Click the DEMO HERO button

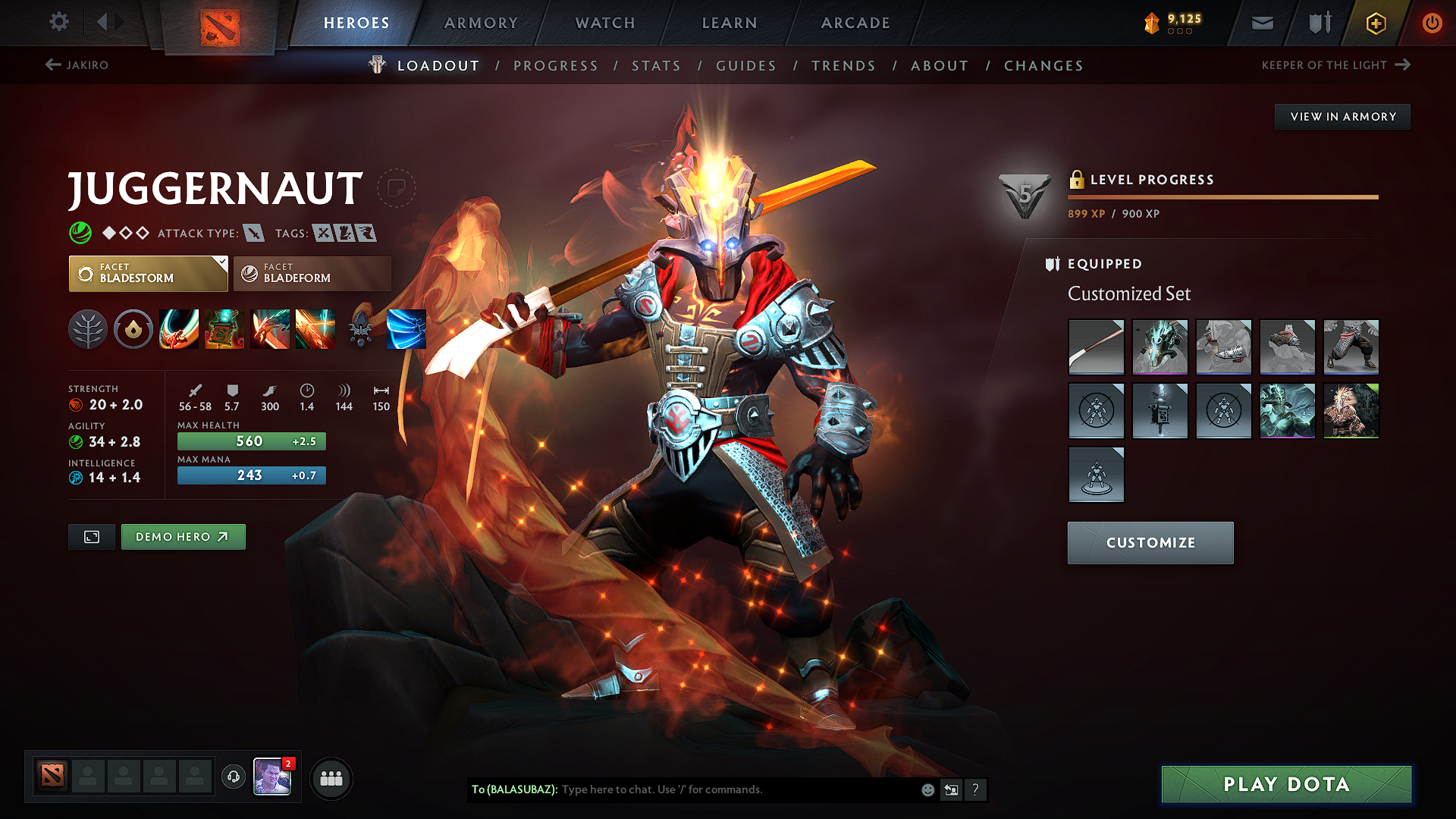[183, 536]
